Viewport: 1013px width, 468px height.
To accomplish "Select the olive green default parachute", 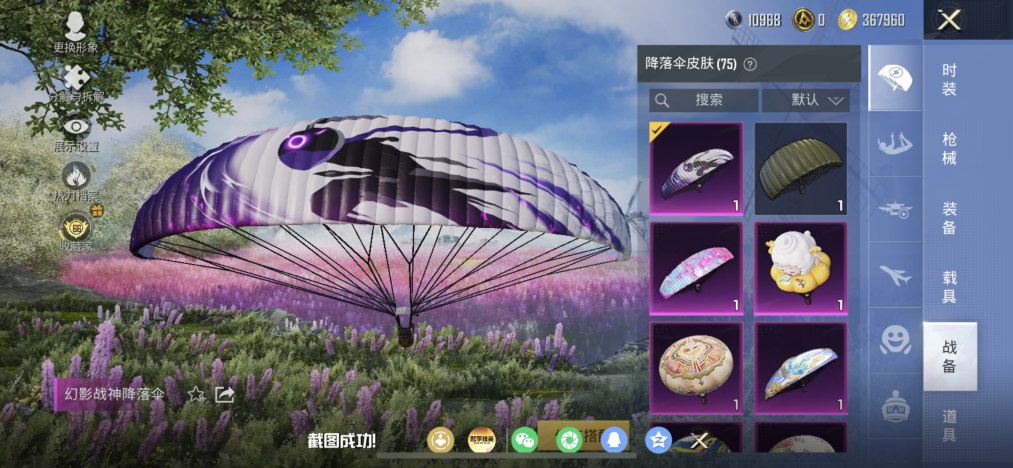I will 800,168.
